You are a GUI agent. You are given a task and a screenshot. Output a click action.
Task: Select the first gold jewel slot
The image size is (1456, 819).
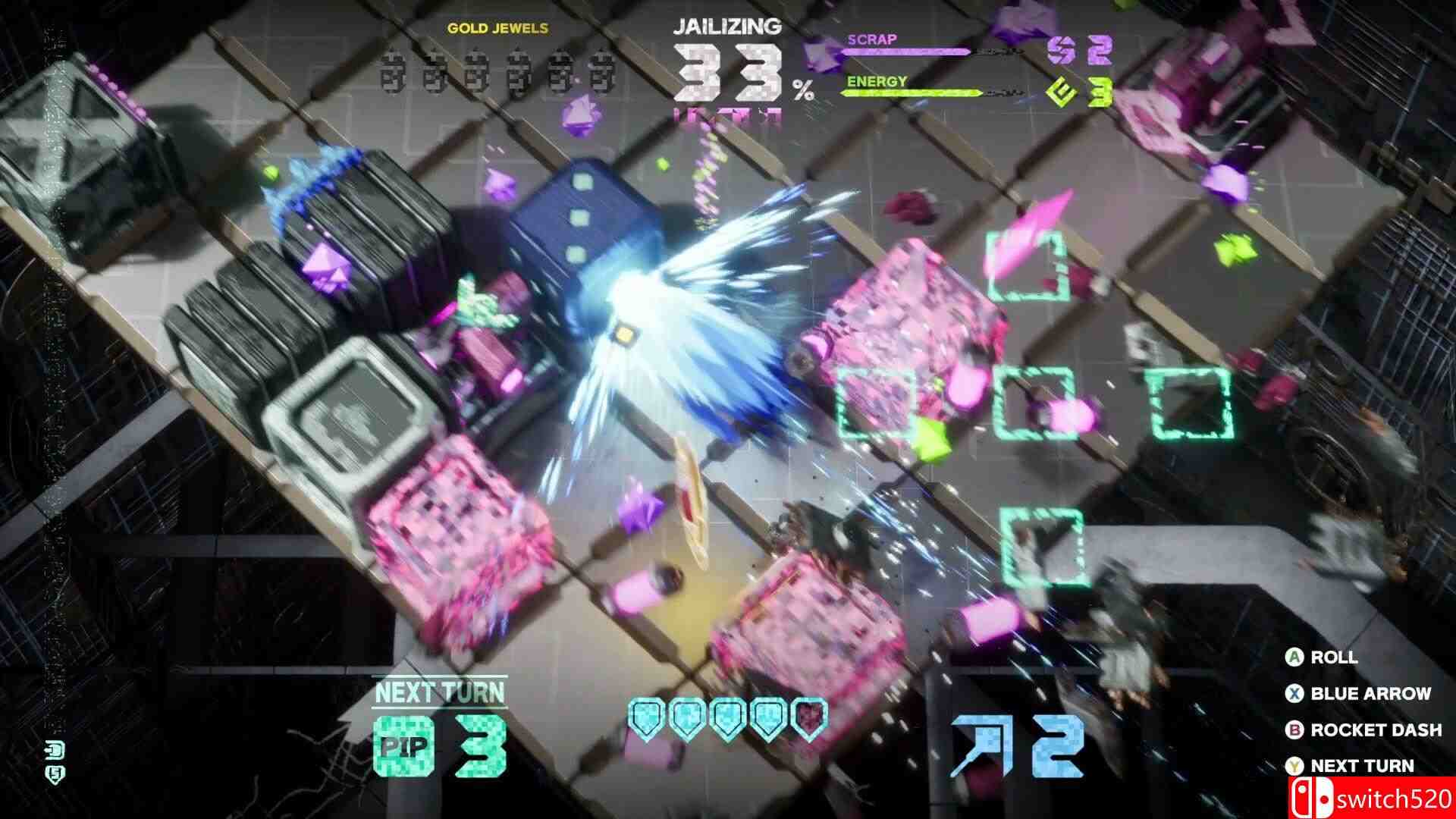[391, 72]
